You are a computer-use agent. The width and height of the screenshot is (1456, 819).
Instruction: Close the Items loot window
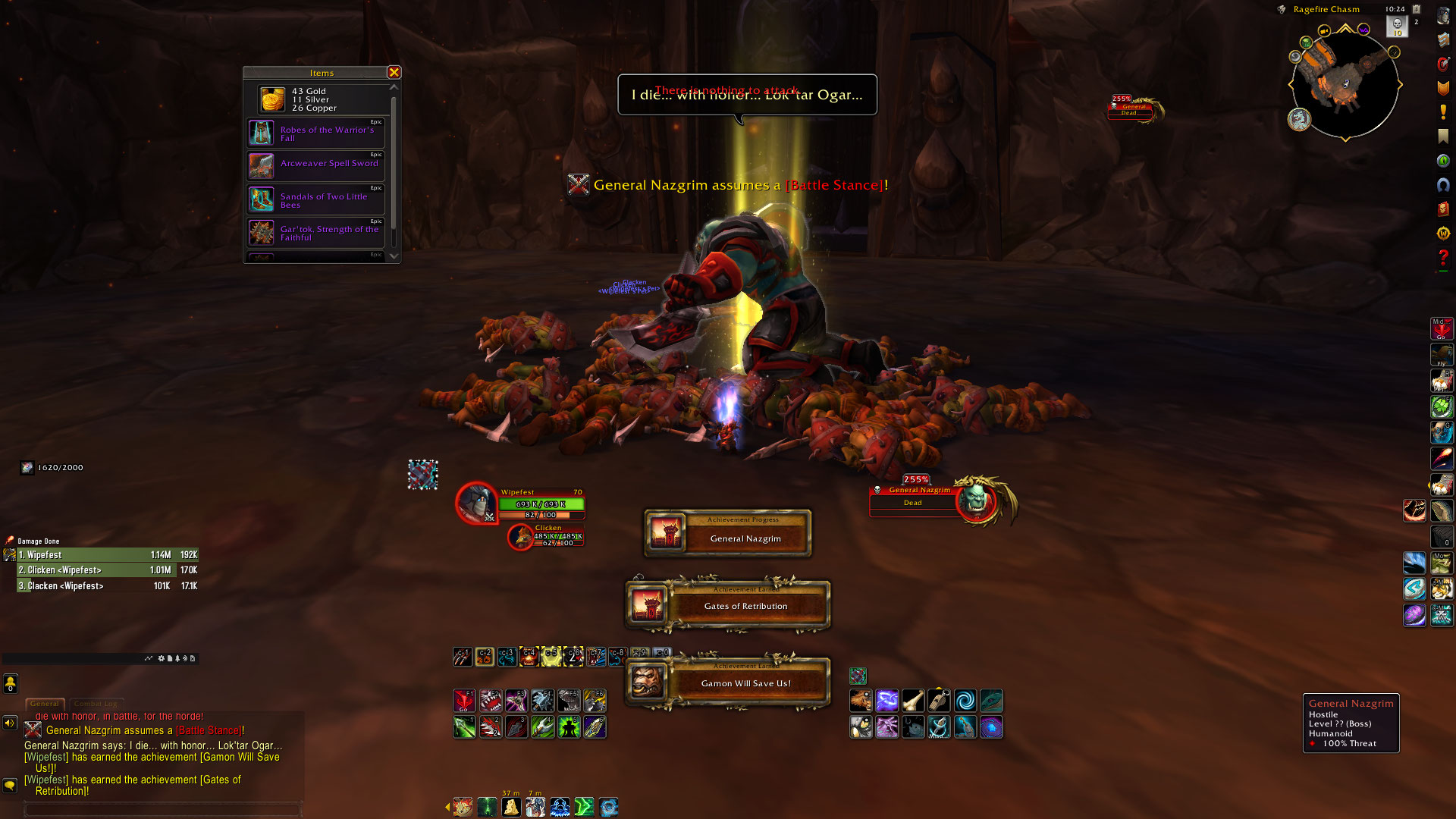click(x=394, y=72)
